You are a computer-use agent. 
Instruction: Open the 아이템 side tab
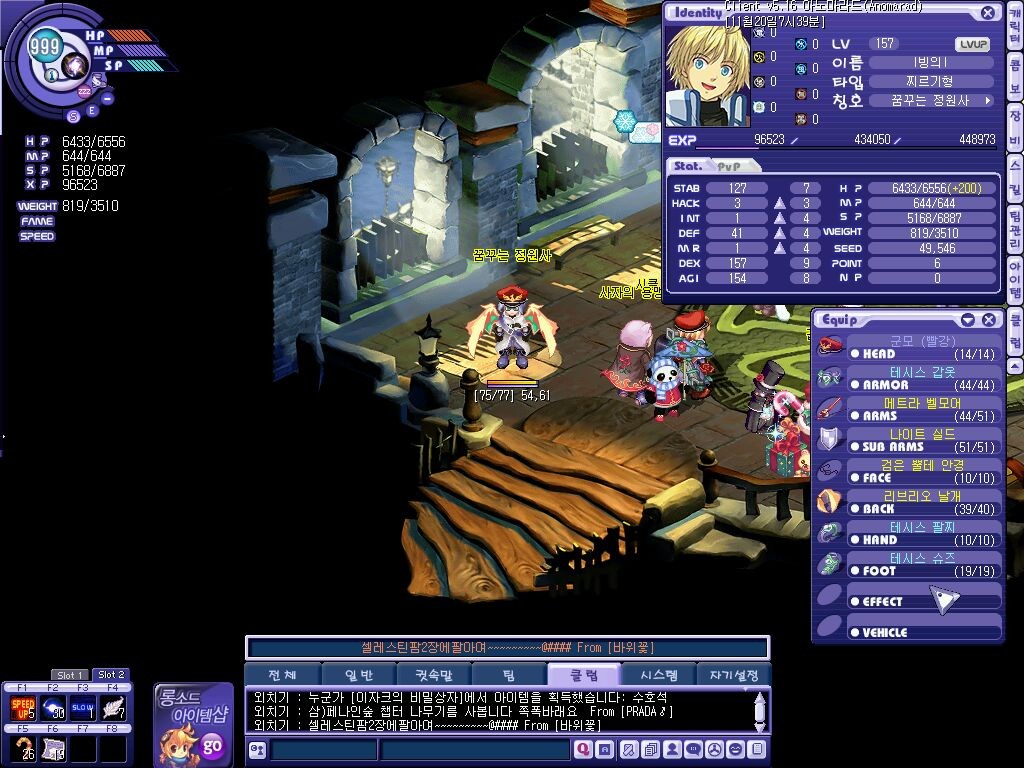(x=1014, y=279)
